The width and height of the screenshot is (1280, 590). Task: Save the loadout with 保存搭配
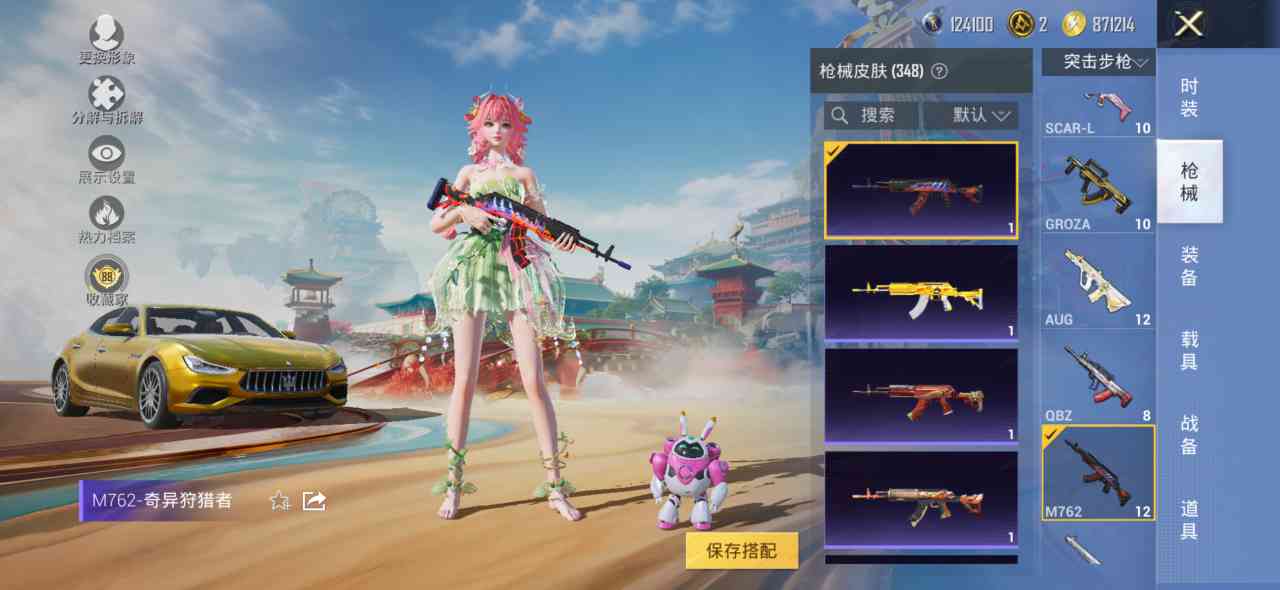(741, 549)
